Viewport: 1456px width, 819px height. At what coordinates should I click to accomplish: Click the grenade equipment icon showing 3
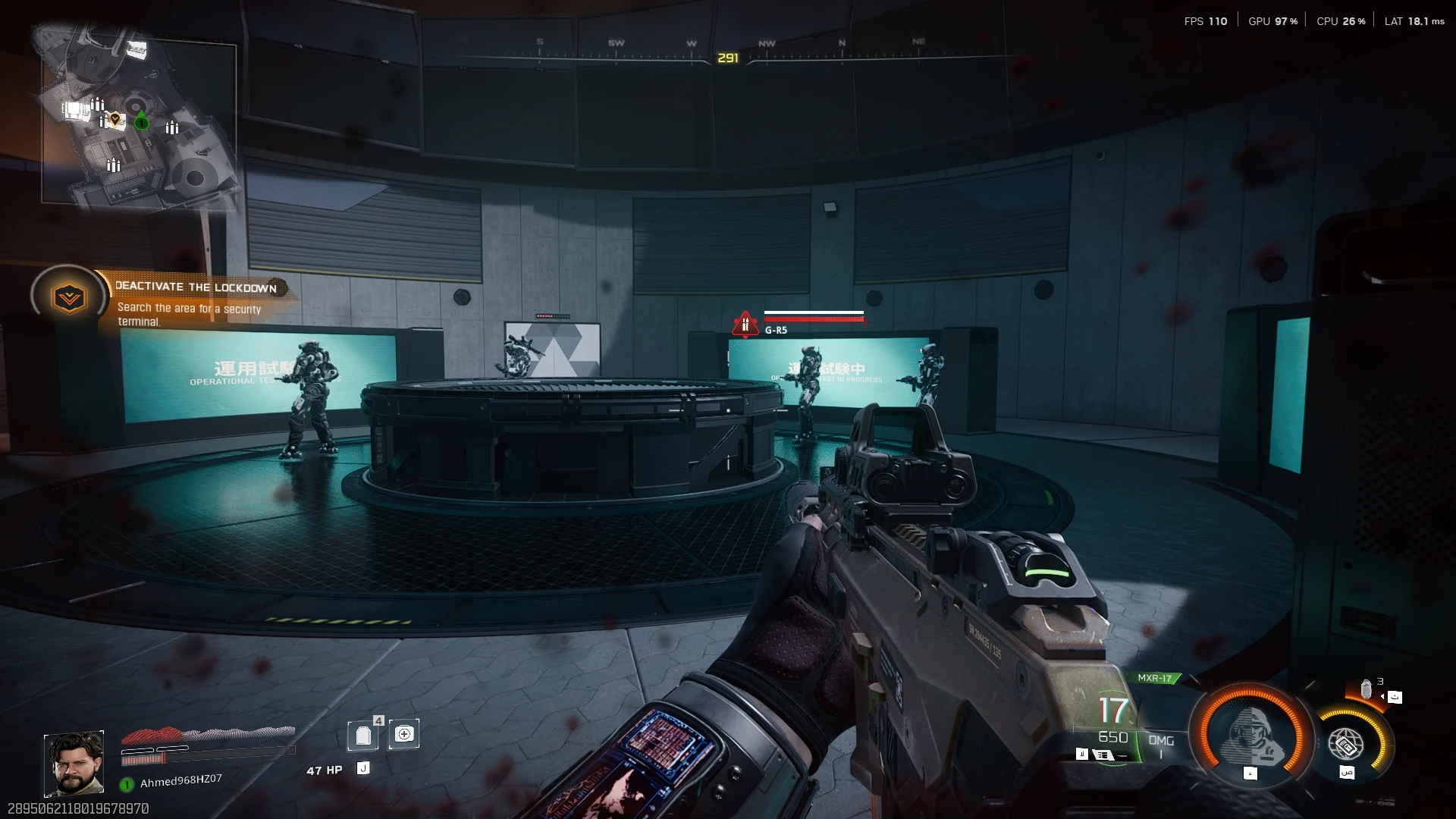pyautogui.click(x=1367, y=690)
